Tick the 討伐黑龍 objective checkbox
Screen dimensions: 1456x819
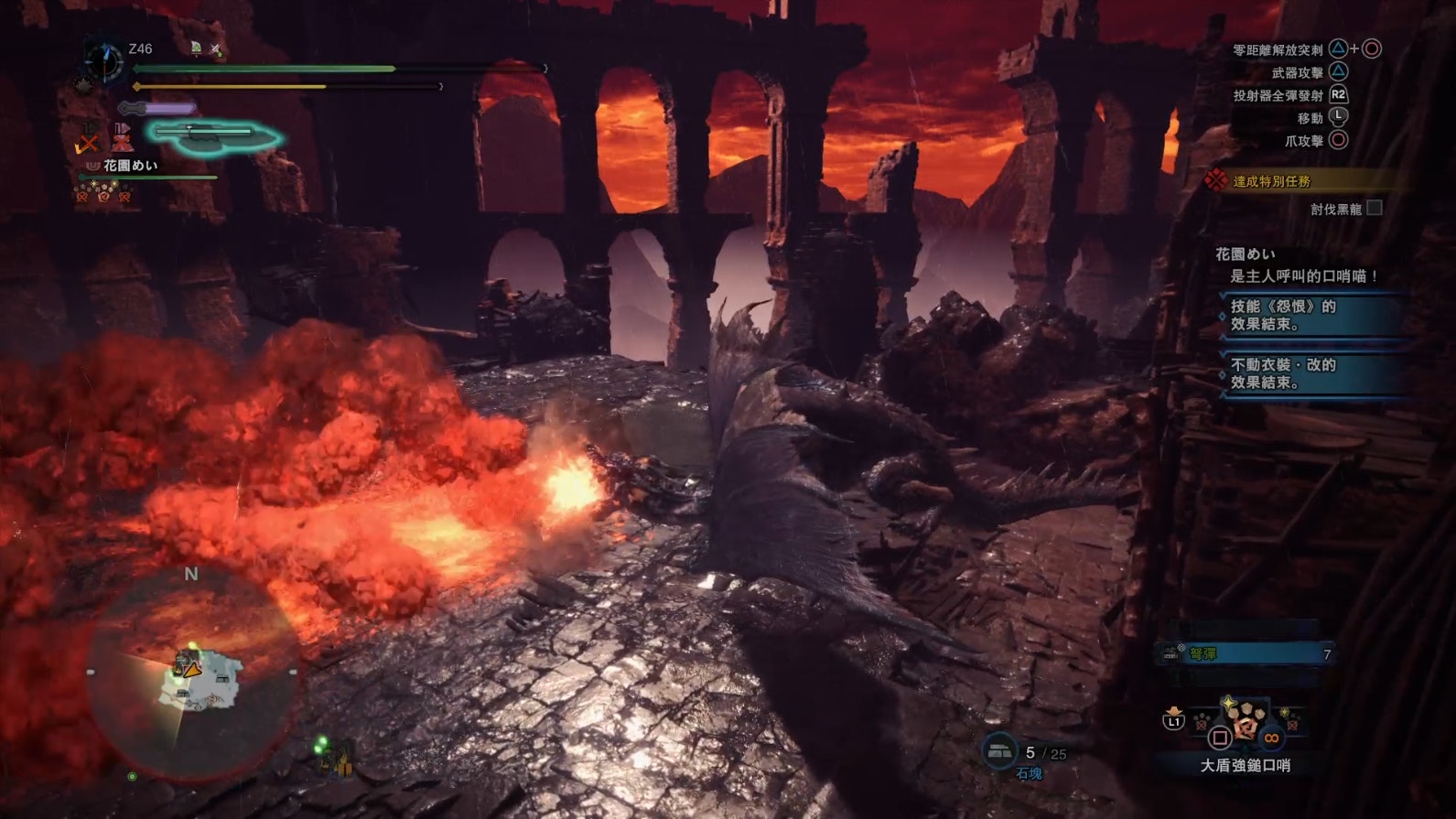pyautogui.click(x=1374, y=208)
